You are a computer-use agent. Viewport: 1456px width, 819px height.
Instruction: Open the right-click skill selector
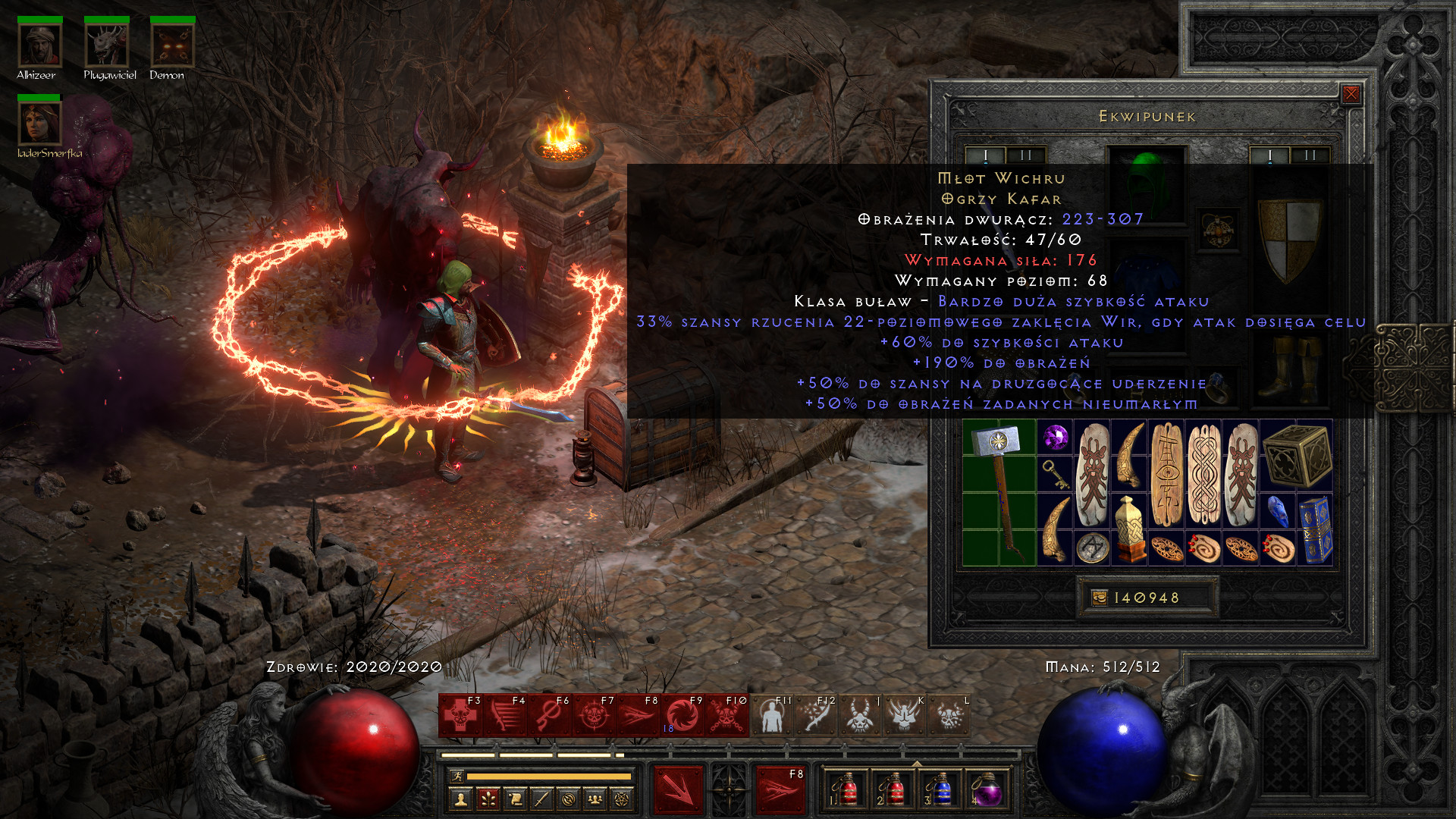click(780, 789)
